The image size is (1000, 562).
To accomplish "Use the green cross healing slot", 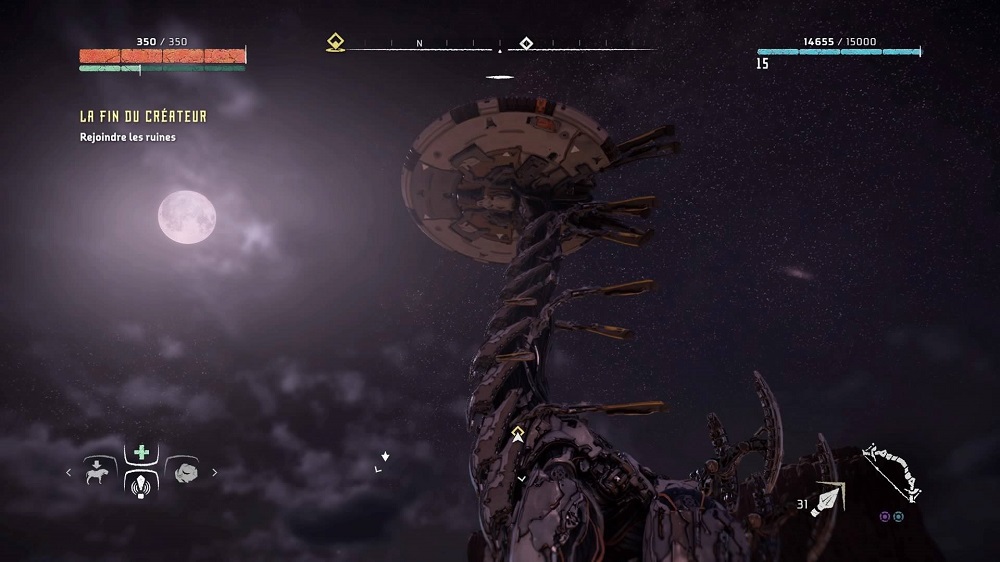I will point(141,452).
